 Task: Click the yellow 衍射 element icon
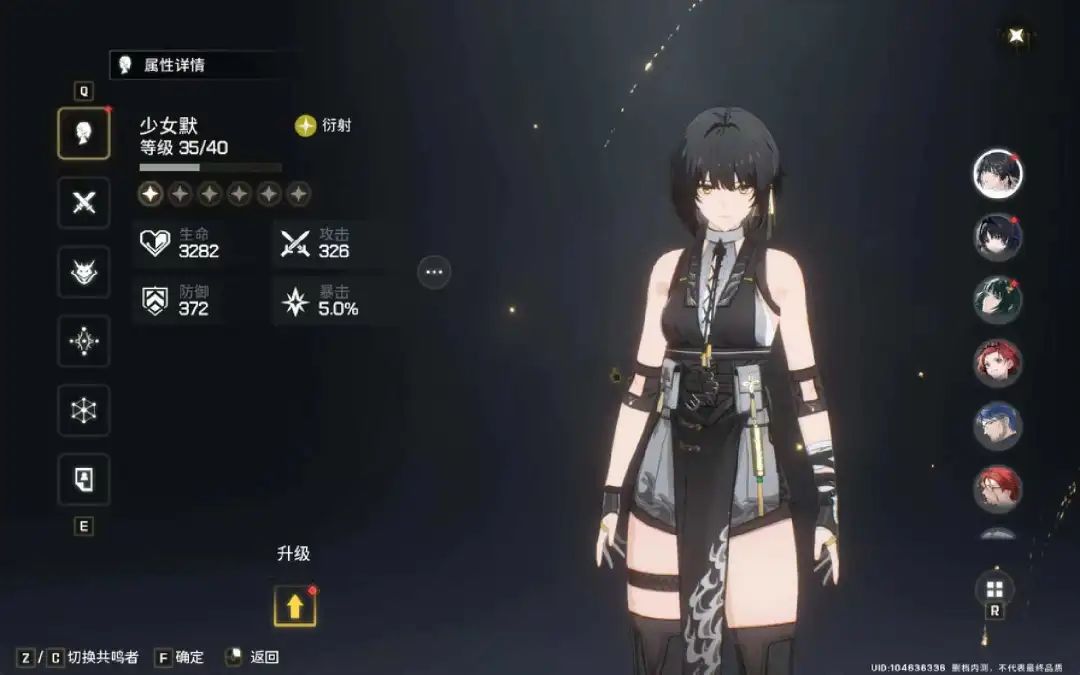tap(305, 126)
